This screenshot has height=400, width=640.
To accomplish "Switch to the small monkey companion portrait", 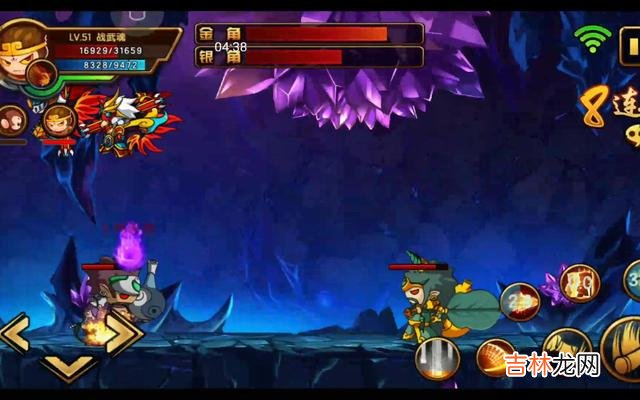I will click(11, 118).
